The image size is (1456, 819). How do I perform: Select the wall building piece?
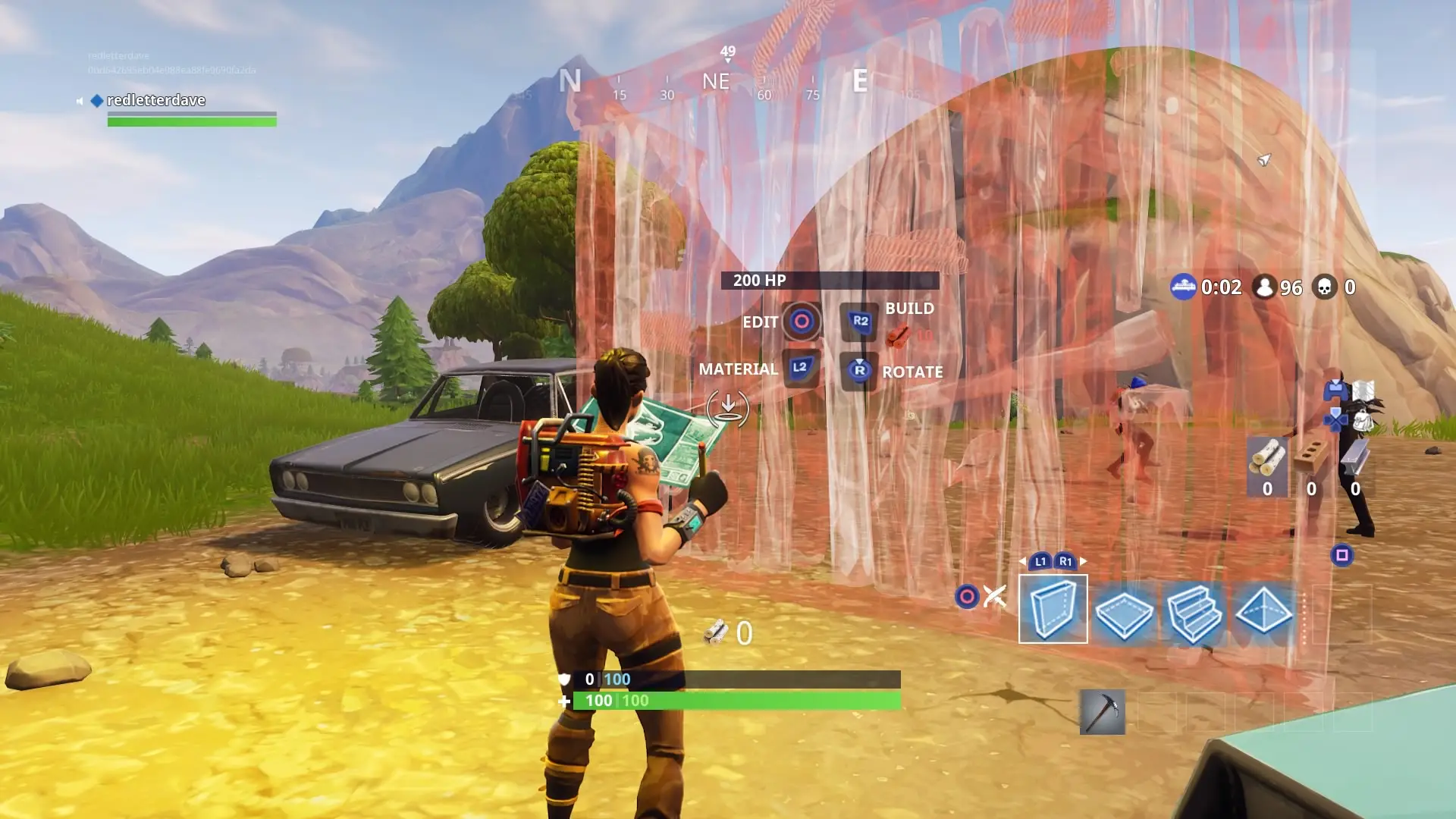pyautogui.click(x=1054, y=609)
